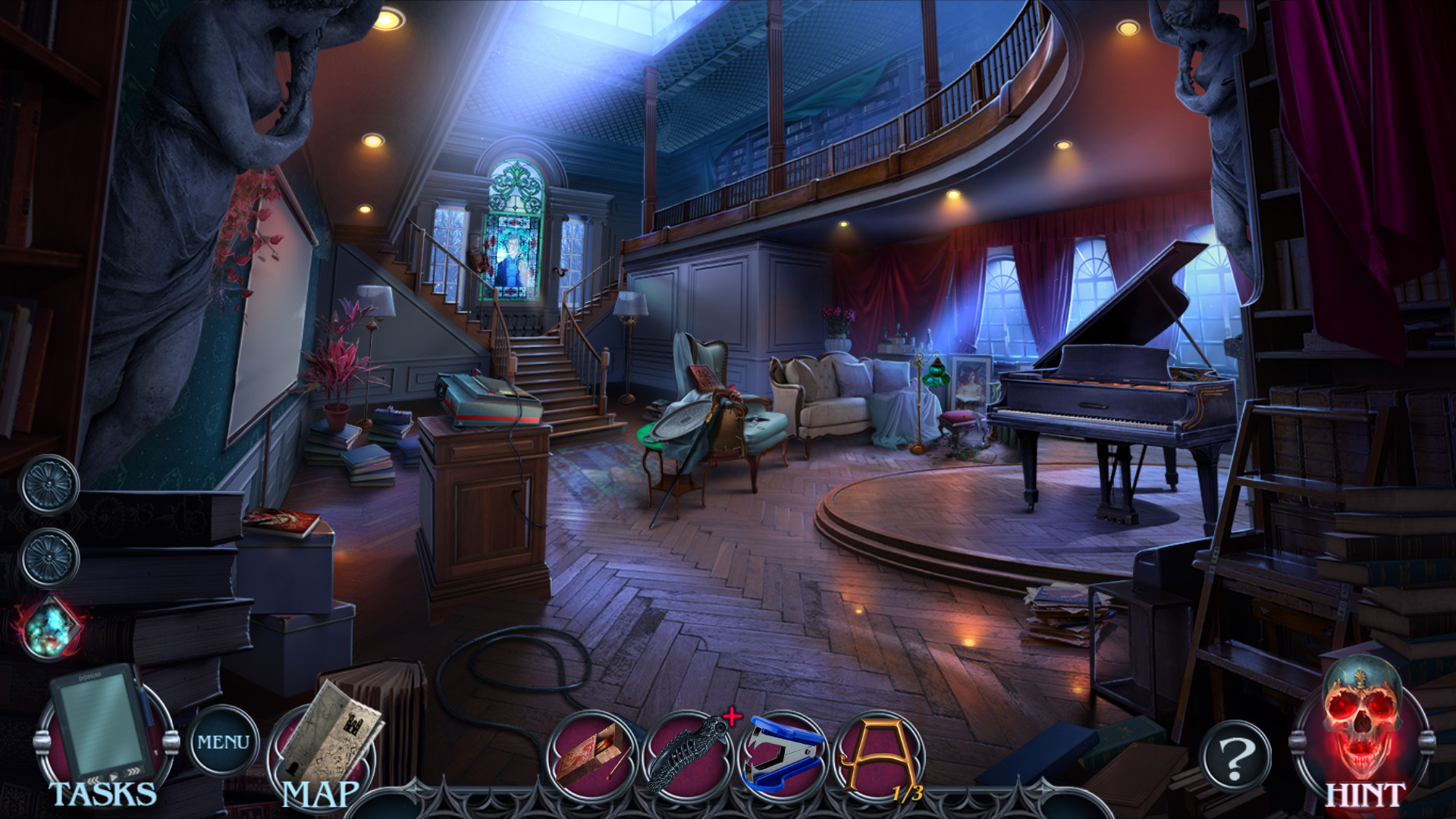Open the Menu button
Image resolution: width=1456 pixels, height=819 pixels.
tap(223, 741)
